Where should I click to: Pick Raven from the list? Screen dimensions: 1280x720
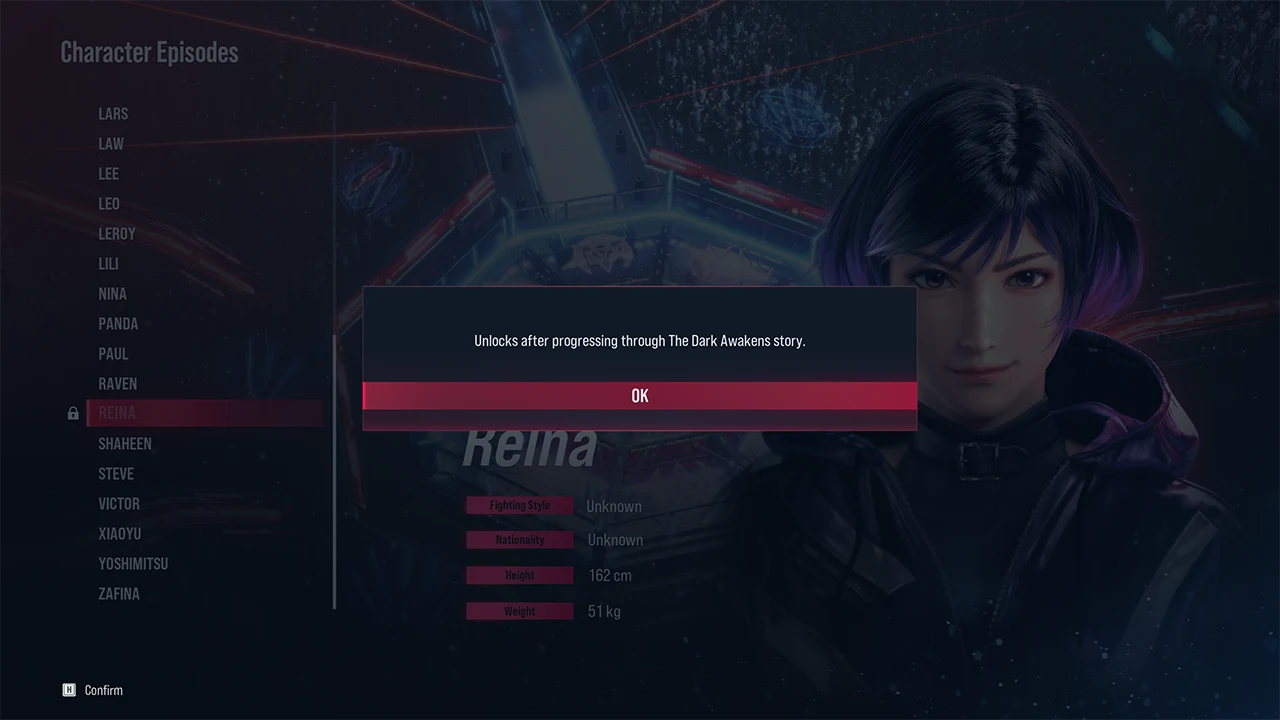point(118,384)
